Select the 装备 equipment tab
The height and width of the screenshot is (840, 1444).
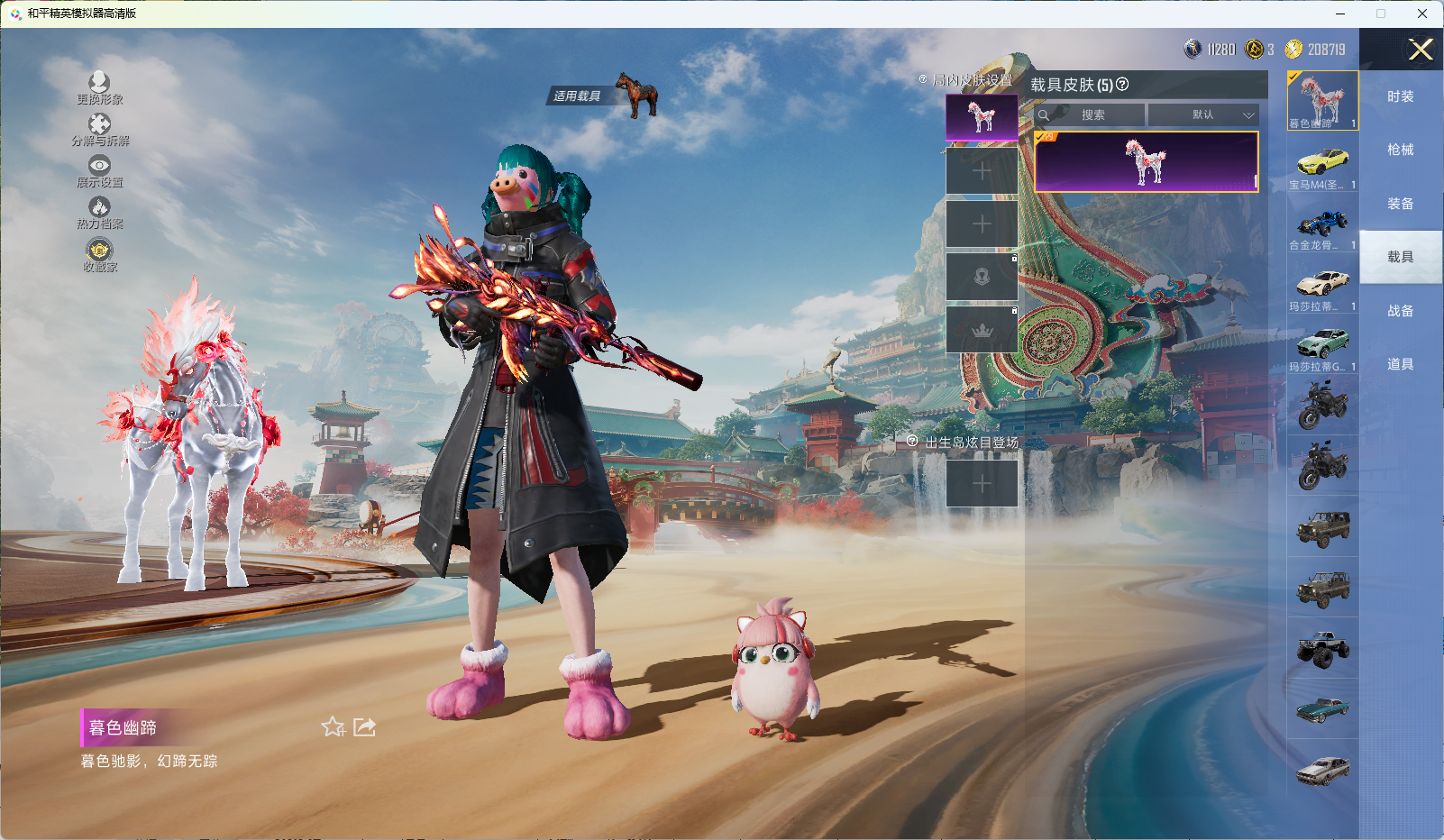pos(1400,204)
